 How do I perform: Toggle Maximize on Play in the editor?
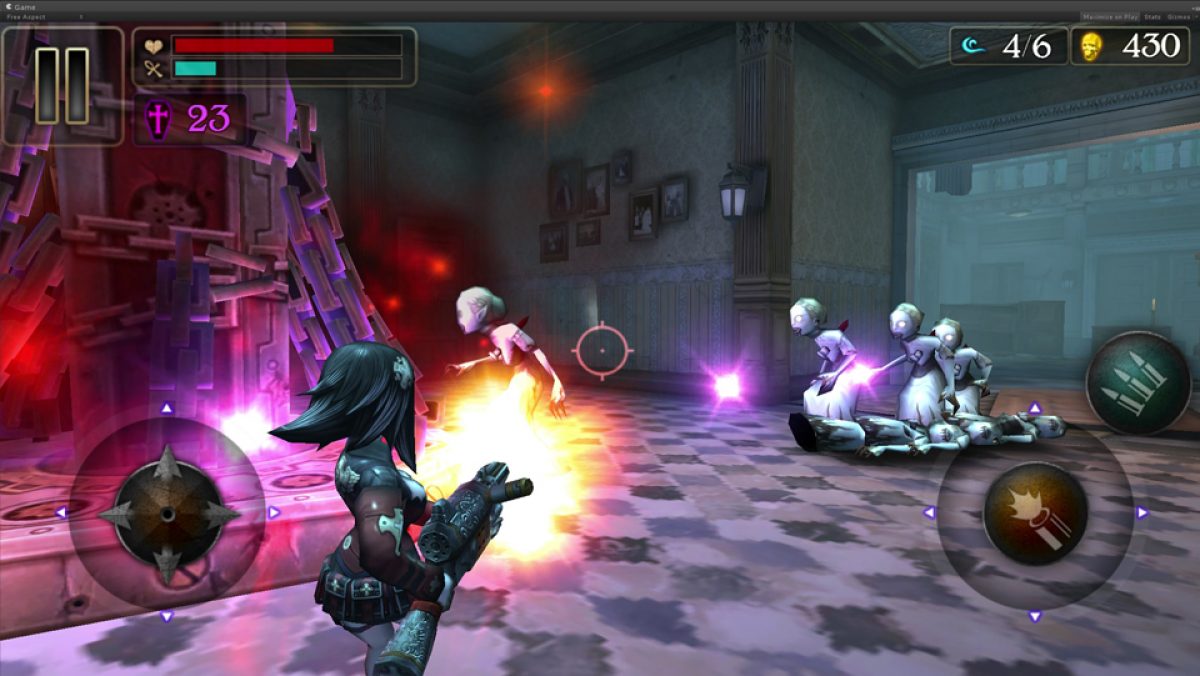1109,17
